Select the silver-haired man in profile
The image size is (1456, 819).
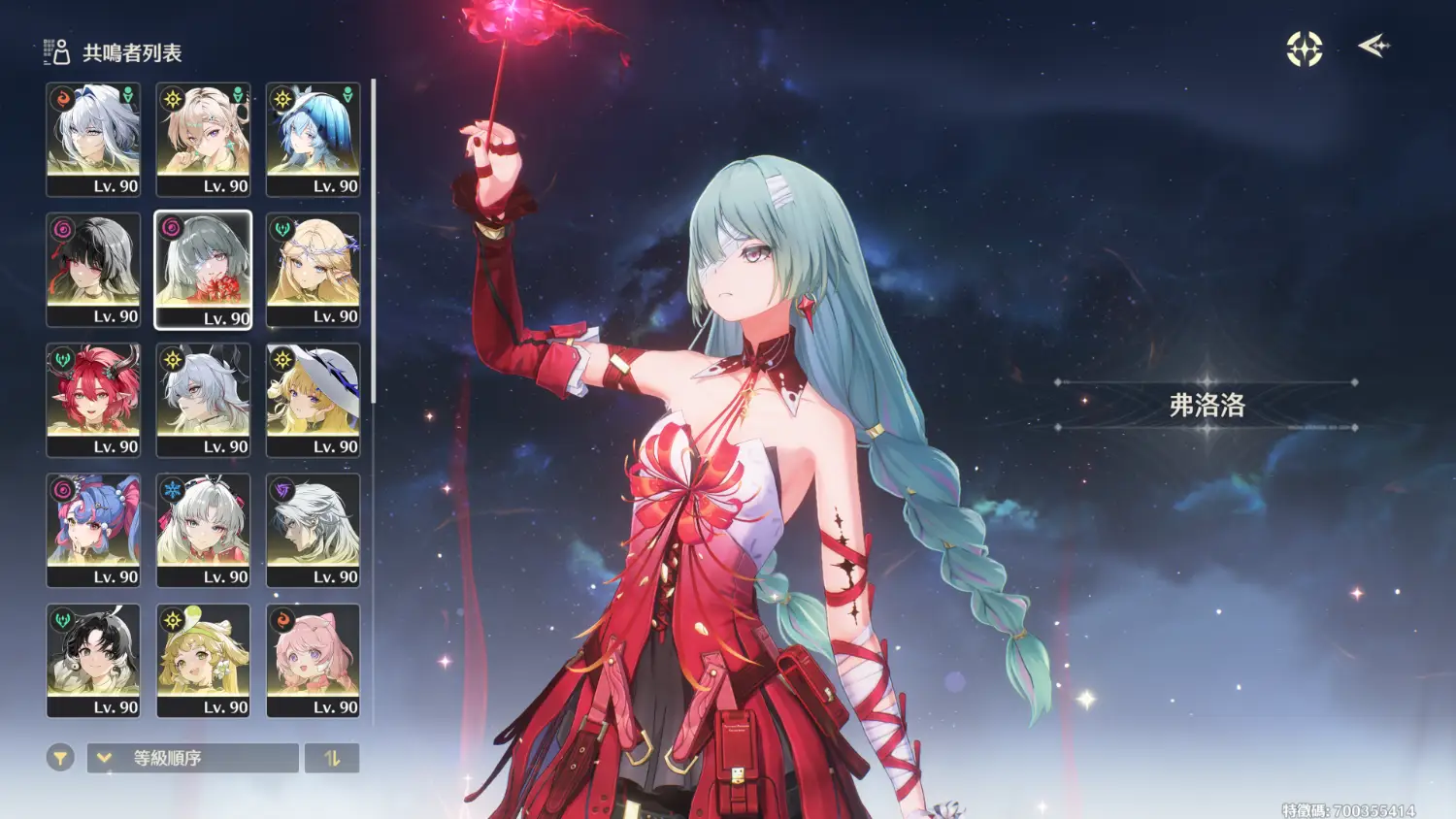click(x=313, y=530)
